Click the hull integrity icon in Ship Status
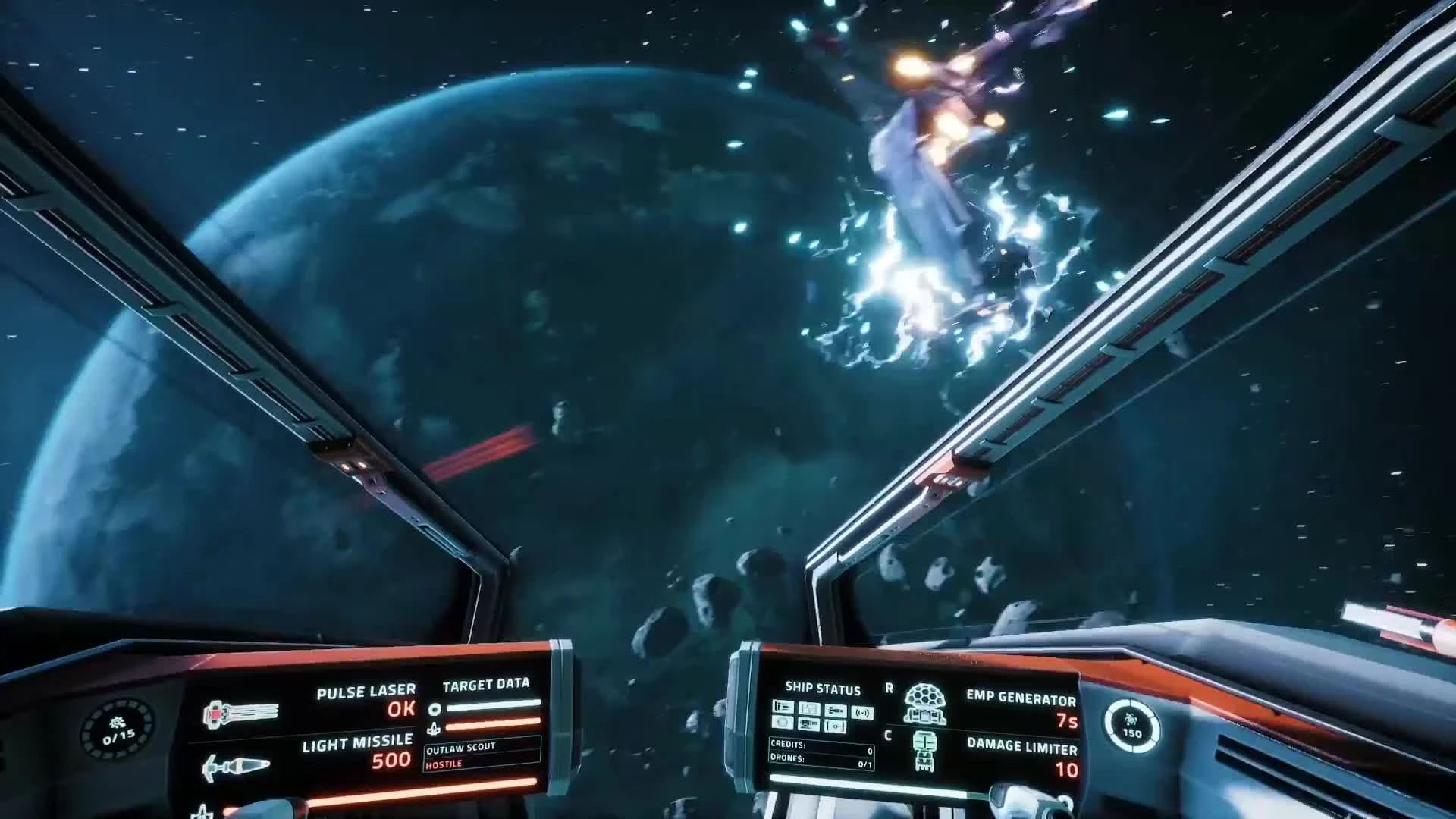 click(x=784, y=708)
